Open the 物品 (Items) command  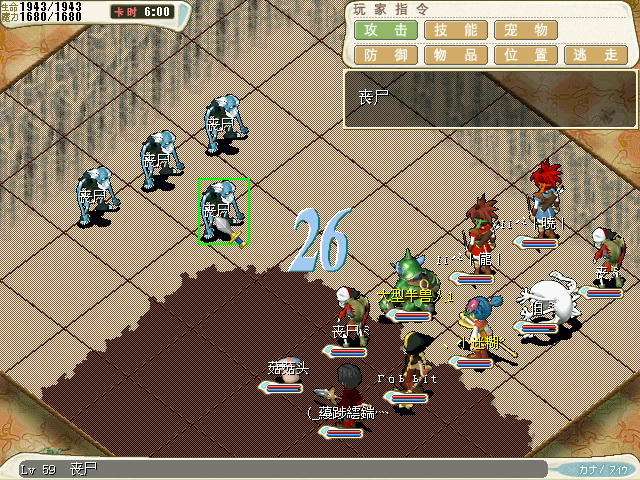(455, 56)
